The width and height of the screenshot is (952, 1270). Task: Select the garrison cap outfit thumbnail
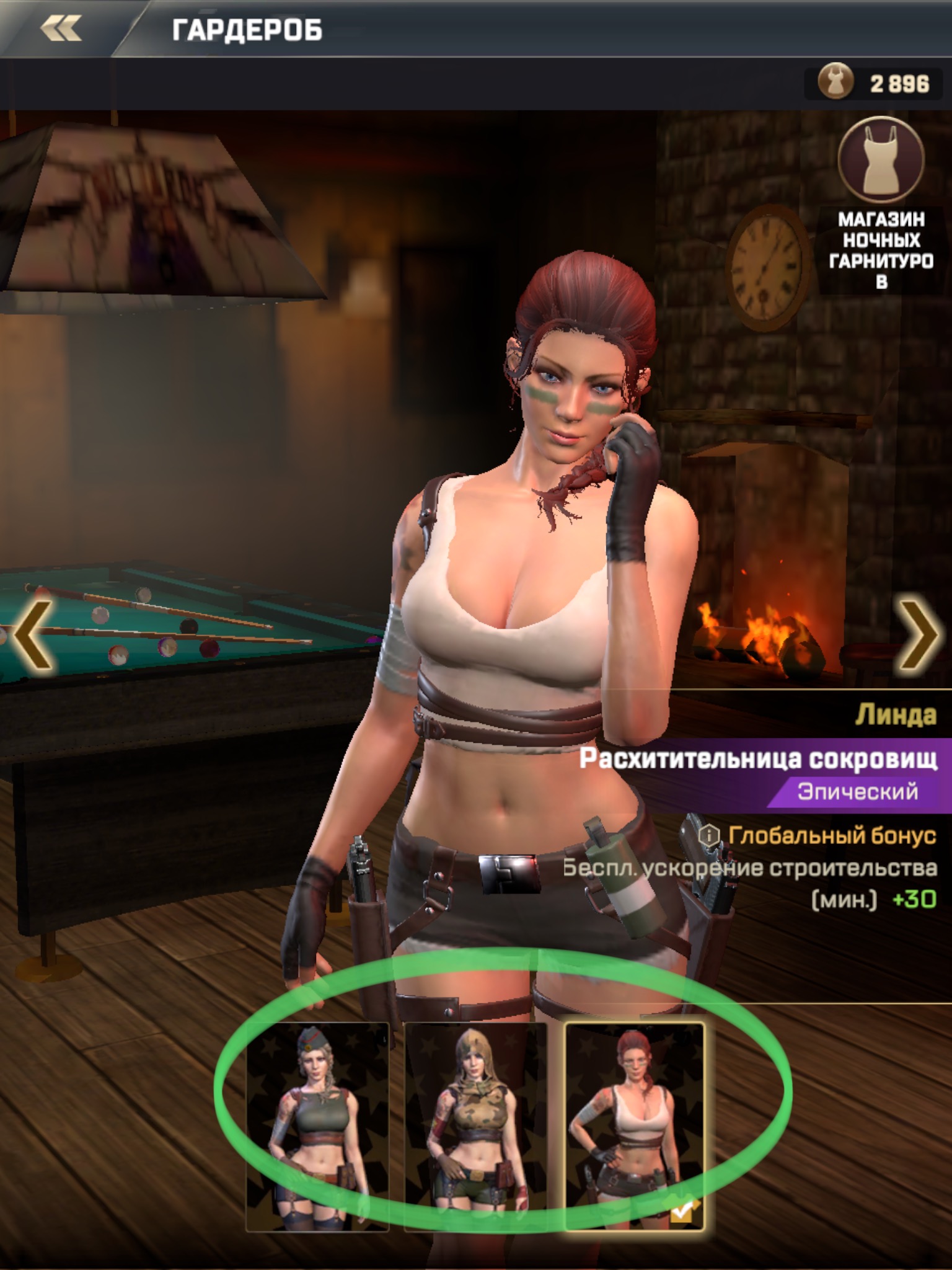pos(317,1126)
